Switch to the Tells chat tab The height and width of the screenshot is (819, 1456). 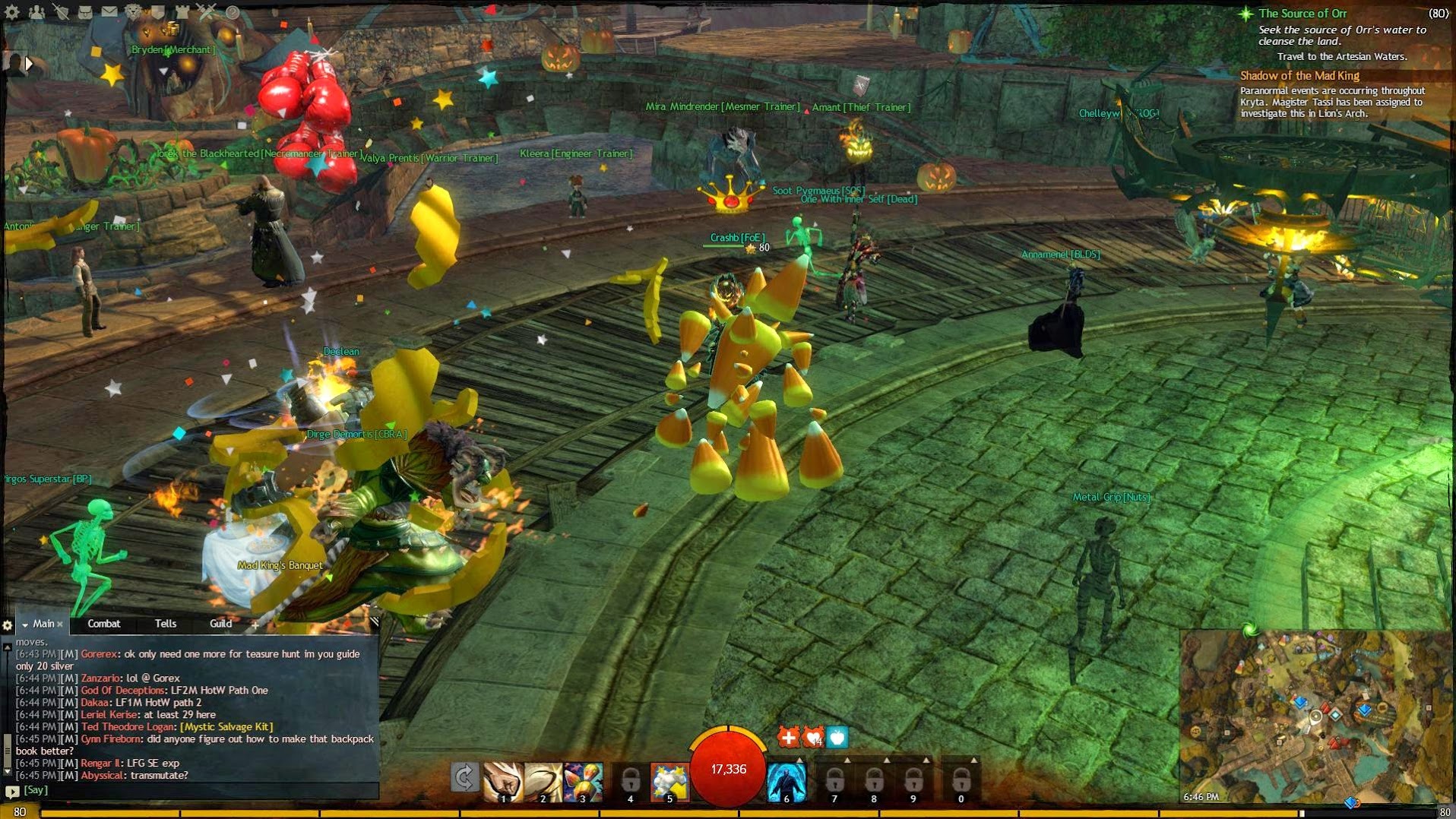[166, 624]
